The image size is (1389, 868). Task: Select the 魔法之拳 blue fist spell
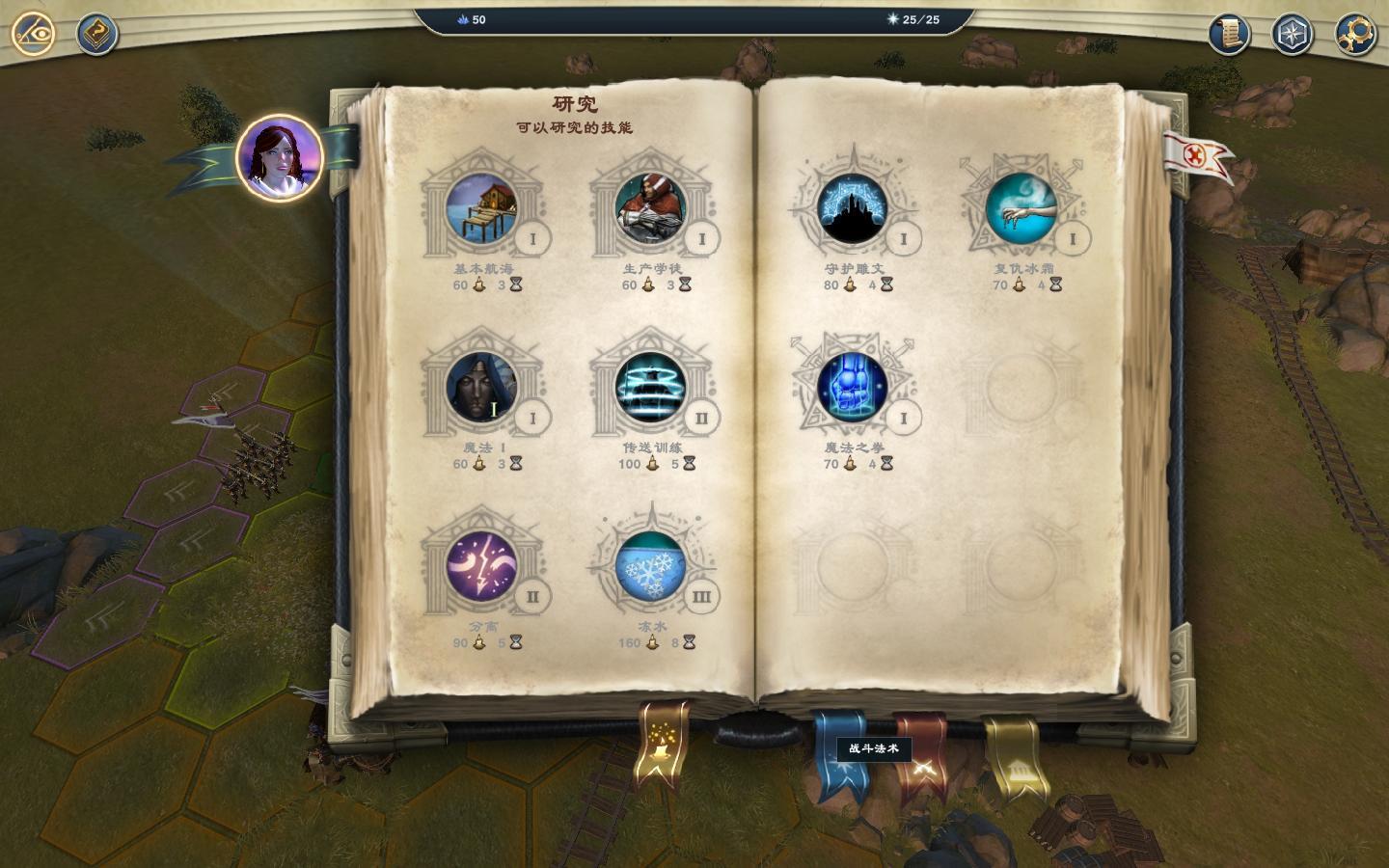pyautogui.click(x=853, y=388)
